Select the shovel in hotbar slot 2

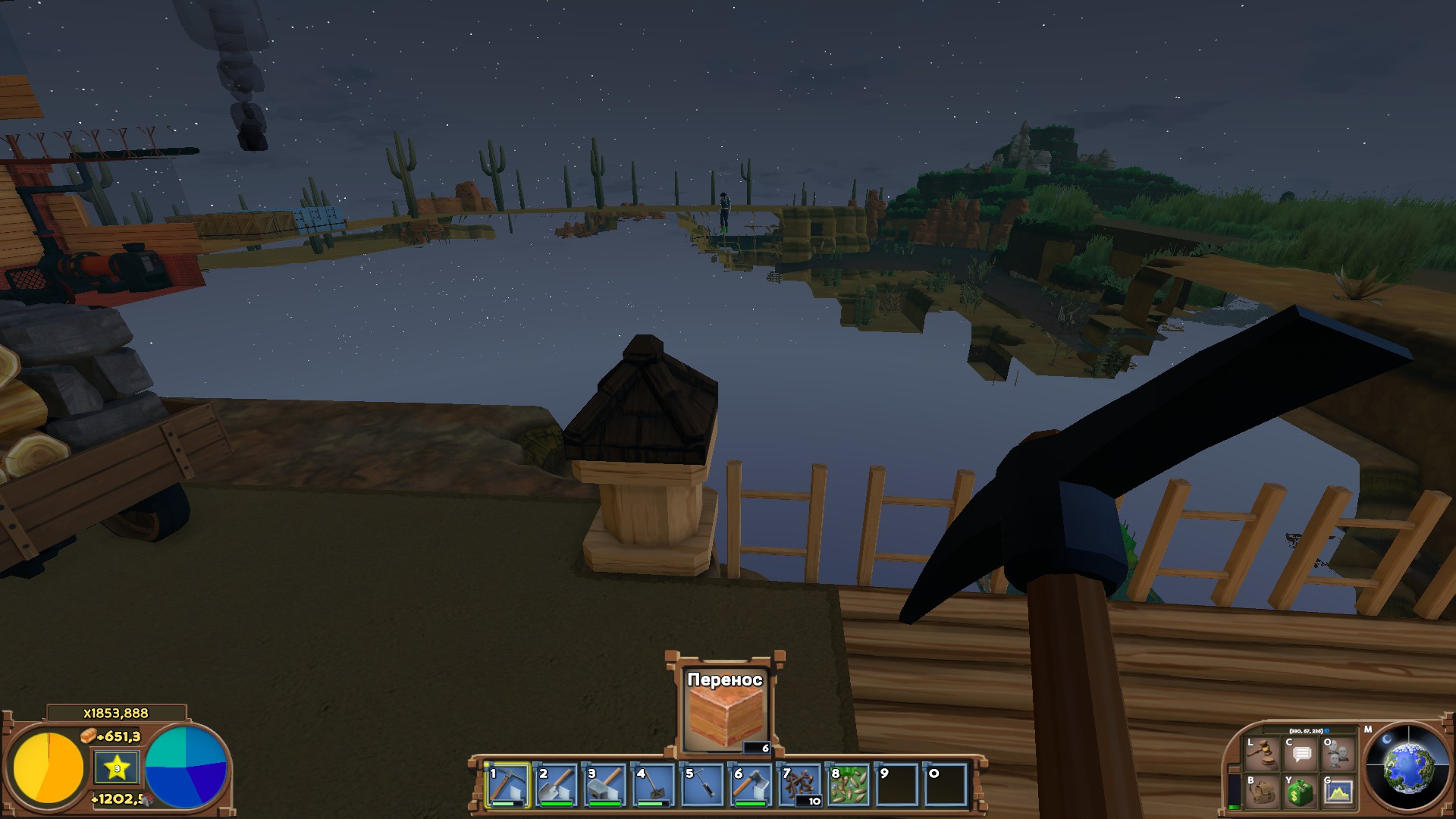[554, 783]
